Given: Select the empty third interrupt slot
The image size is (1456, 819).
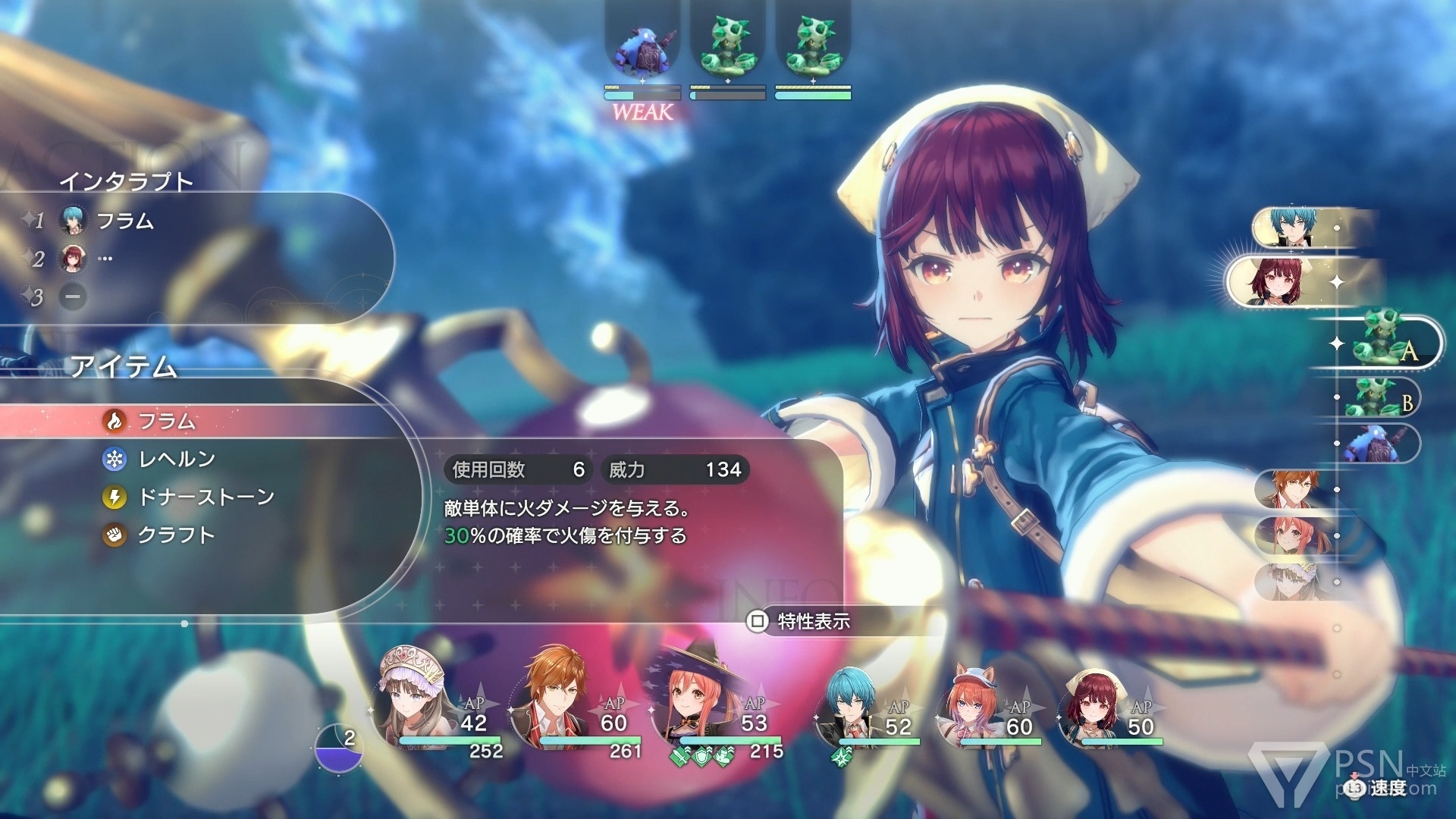Looking at the screenshot, I should coord(73,297).
